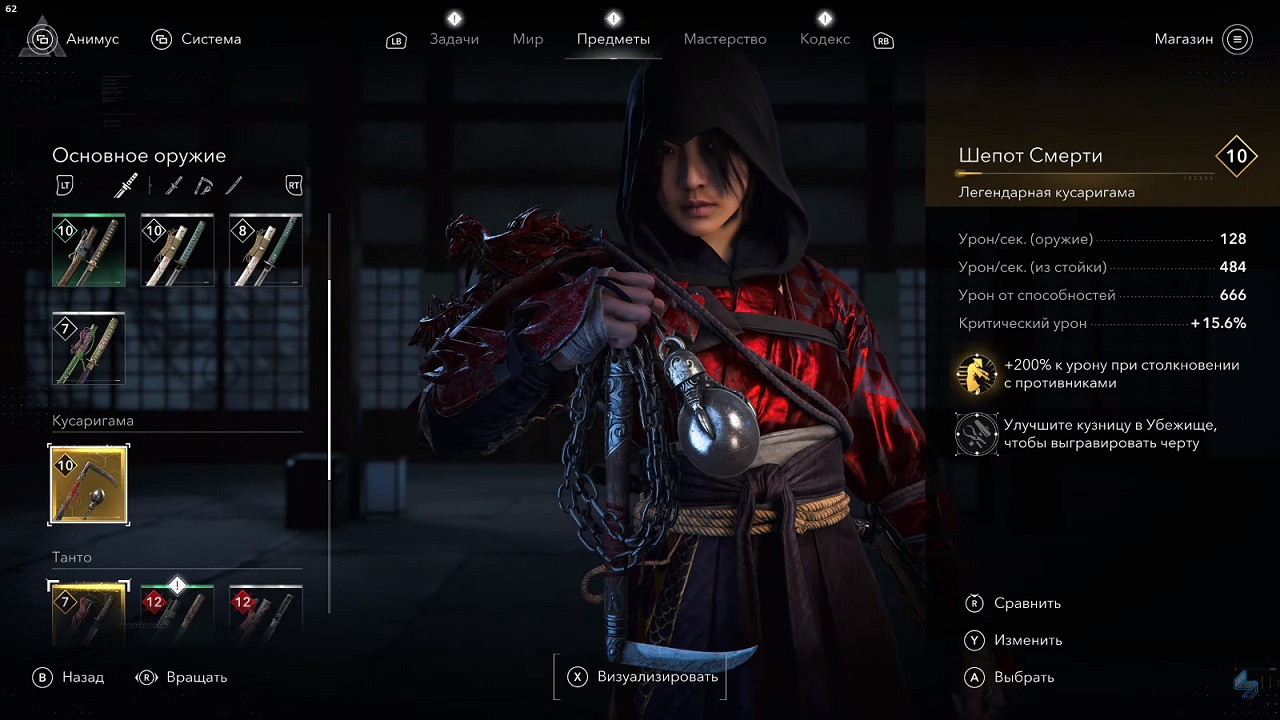
Task: Switch to the Кодекс tab
Action: pos(825,40)
